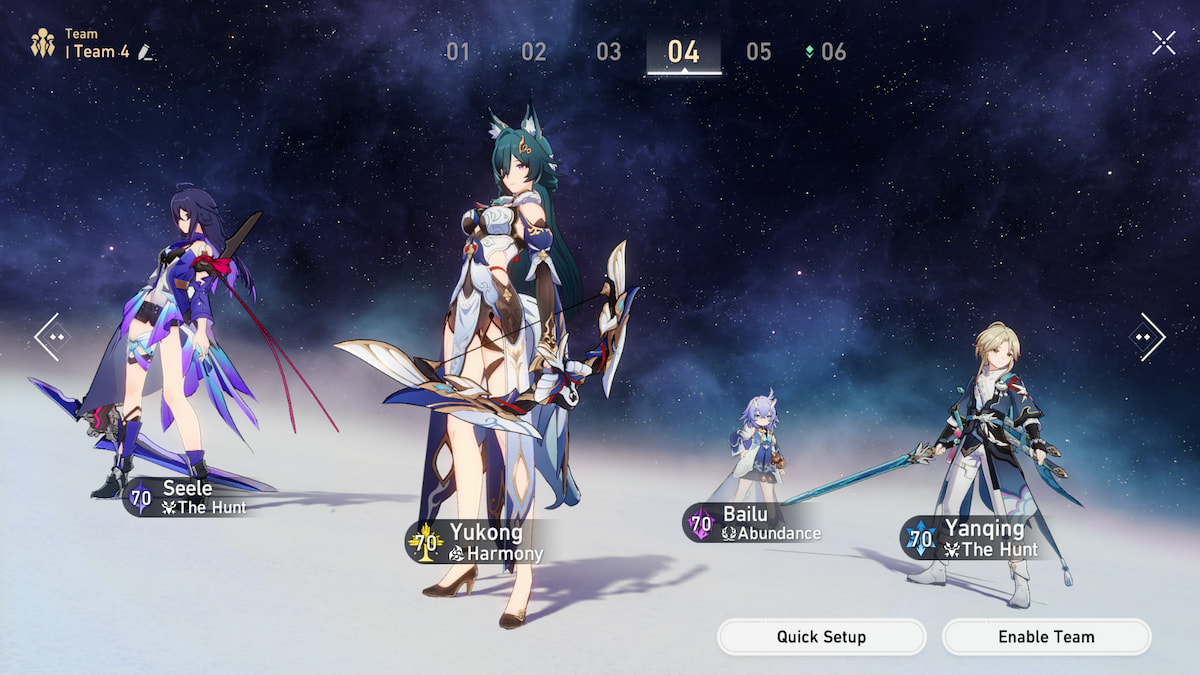Choose the Bailu Abundance character label

[755, 523]
